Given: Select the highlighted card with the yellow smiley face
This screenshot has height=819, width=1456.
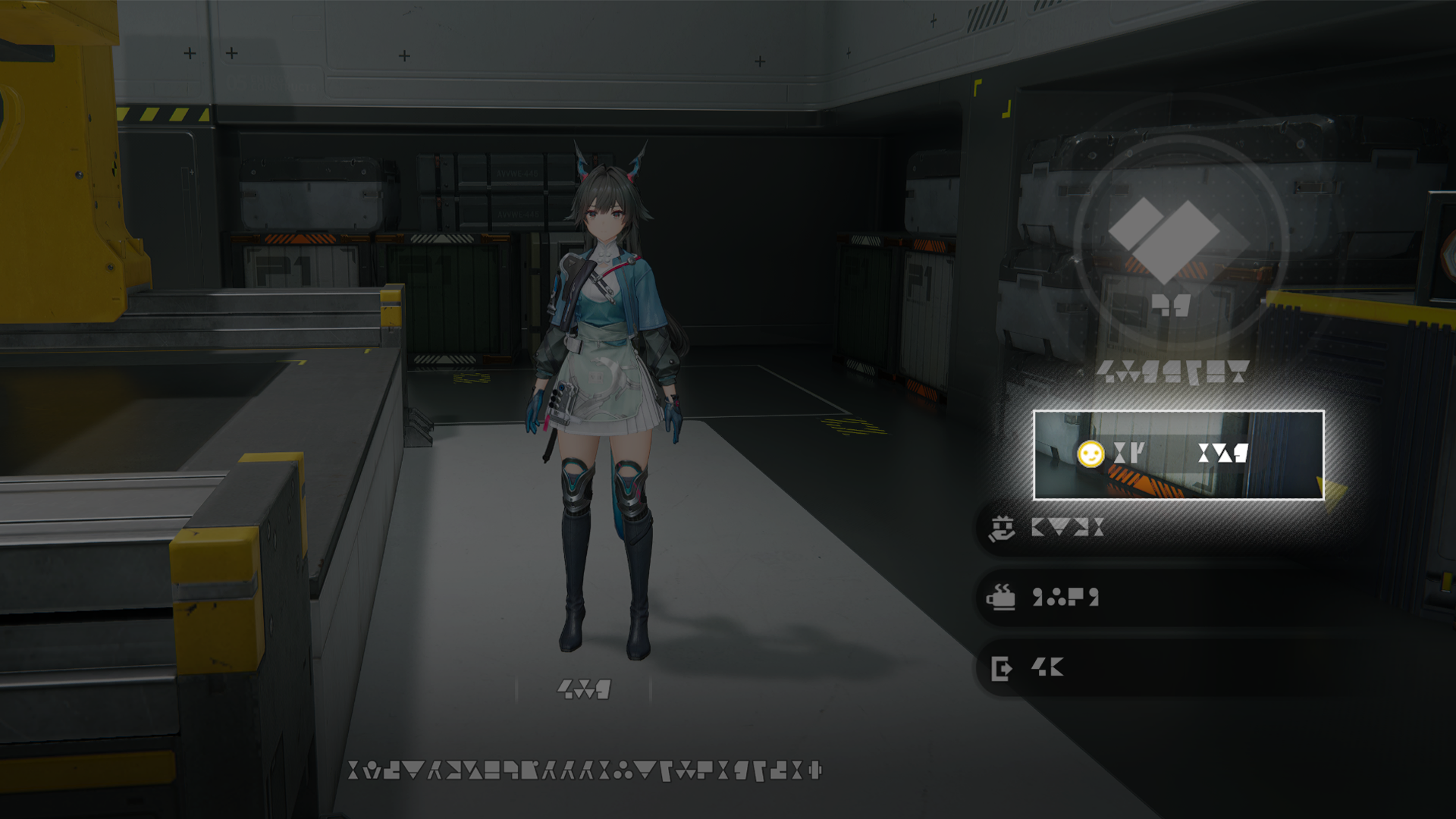Looking at the screenshot, I should click(x=1178, y=455).
